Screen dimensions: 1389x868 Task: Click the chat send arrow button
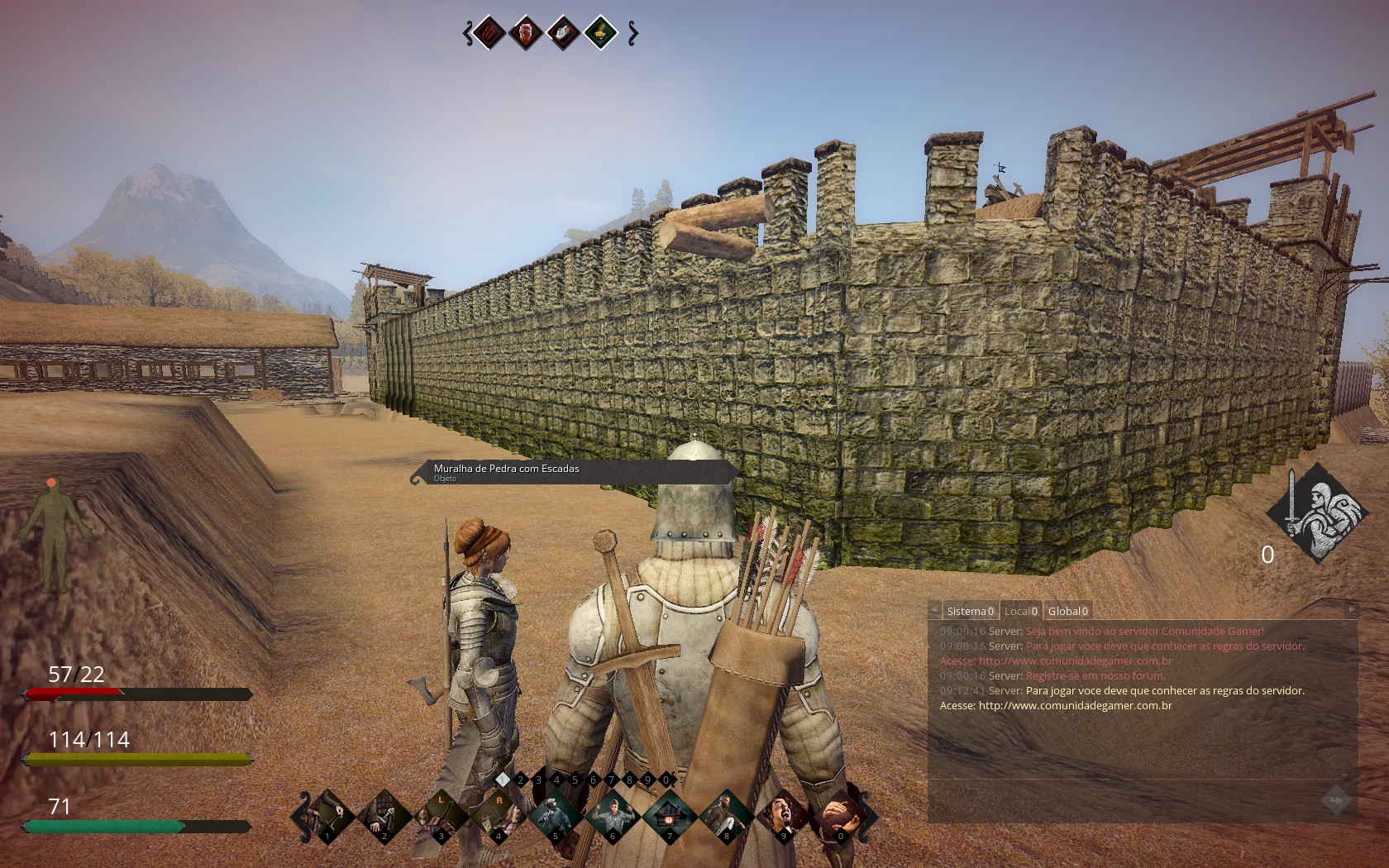click(1335, 800)
